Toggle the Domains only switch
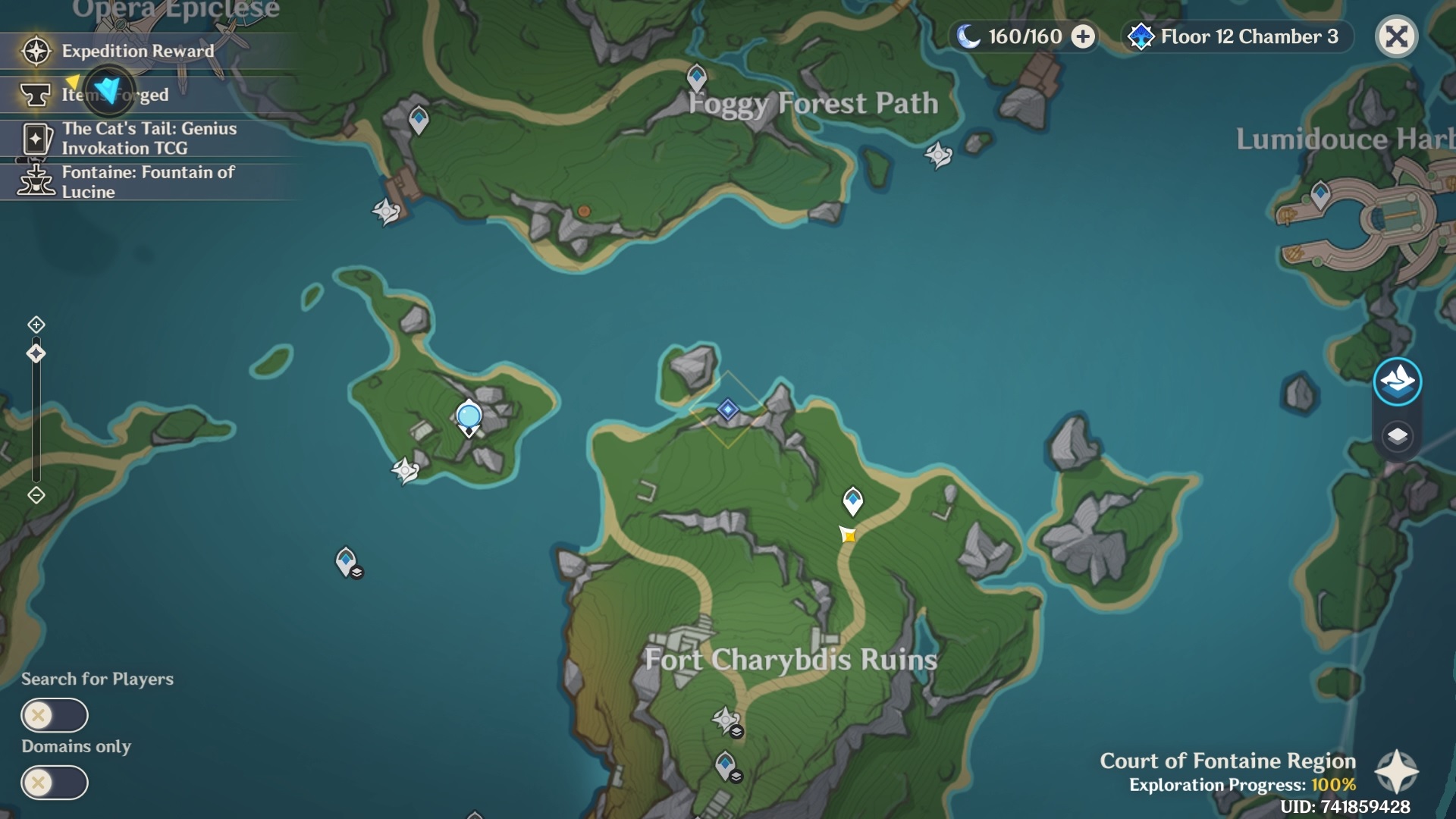Screen dimensions: 1456x819 tap(55, 783)
